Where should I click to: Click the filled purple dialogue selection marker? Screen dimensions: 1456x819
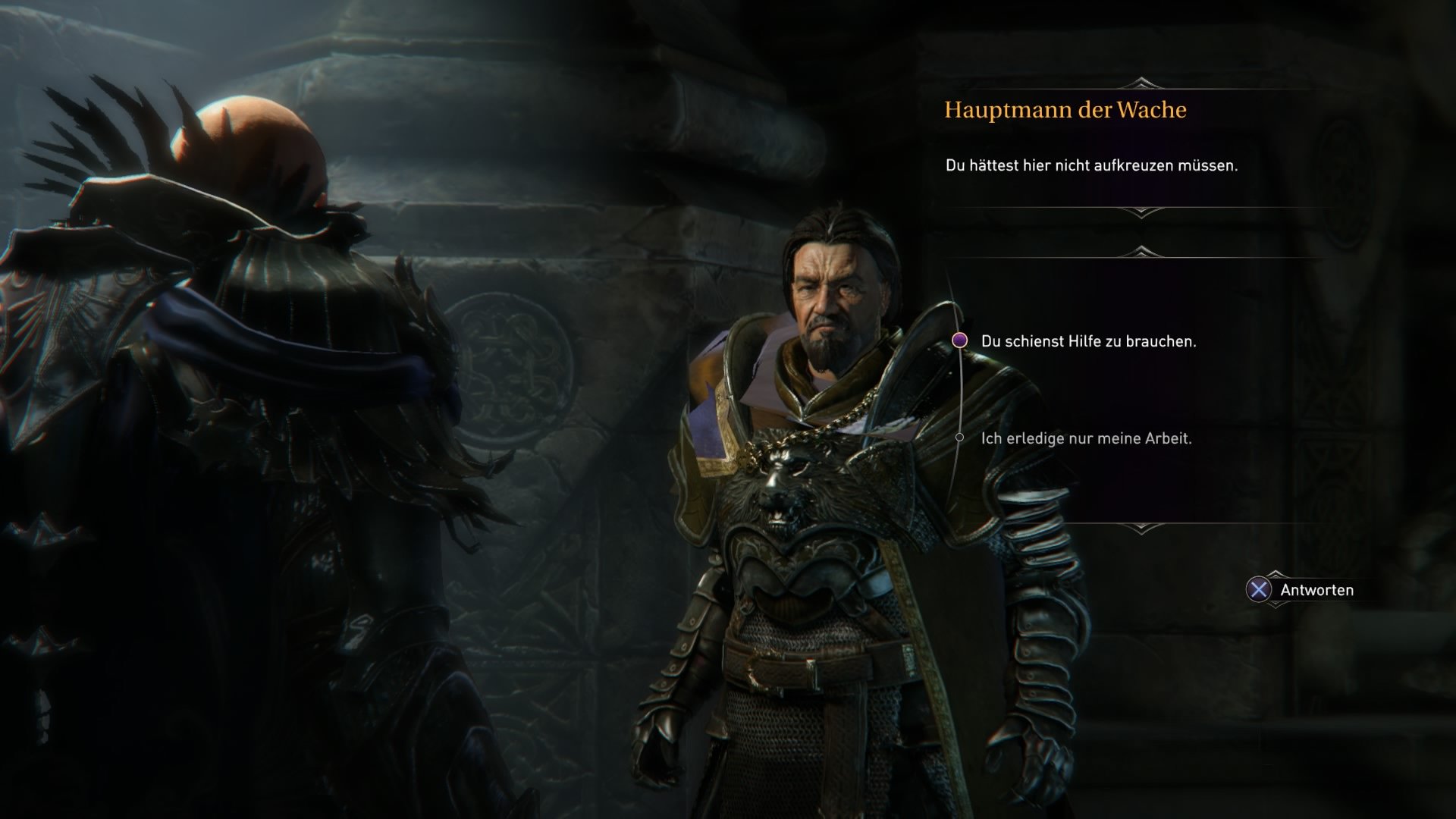pos(960,341)
